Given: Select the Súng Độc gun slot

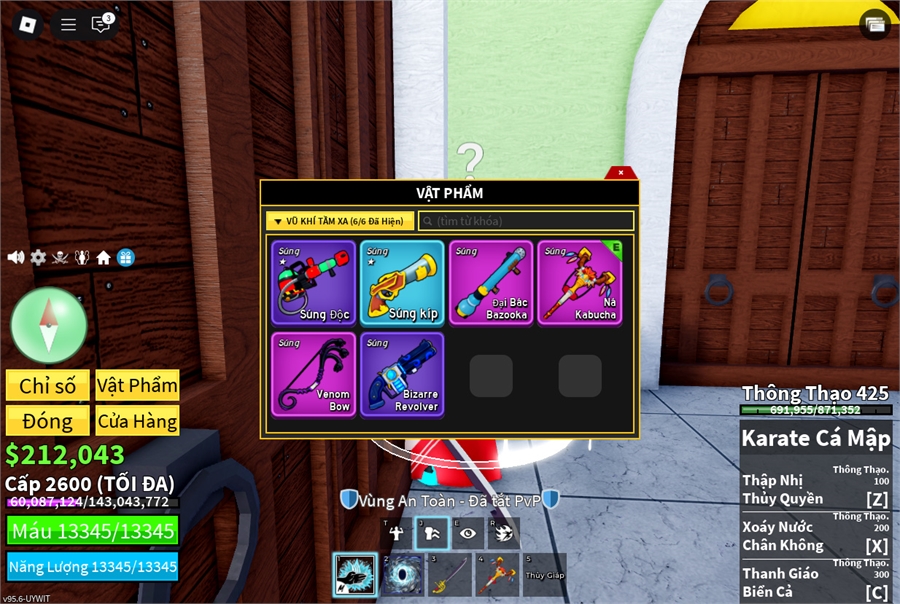Looking at the screenshot, I should (313, 283).
